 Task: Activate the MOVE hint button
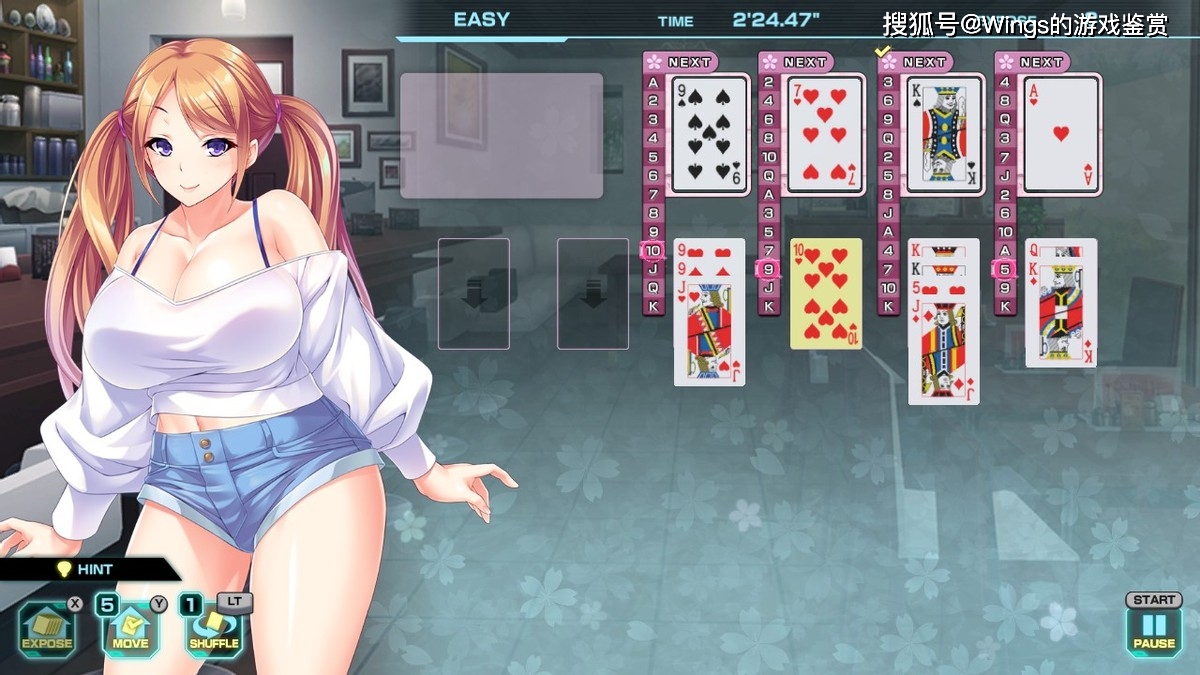coord(130,630)
